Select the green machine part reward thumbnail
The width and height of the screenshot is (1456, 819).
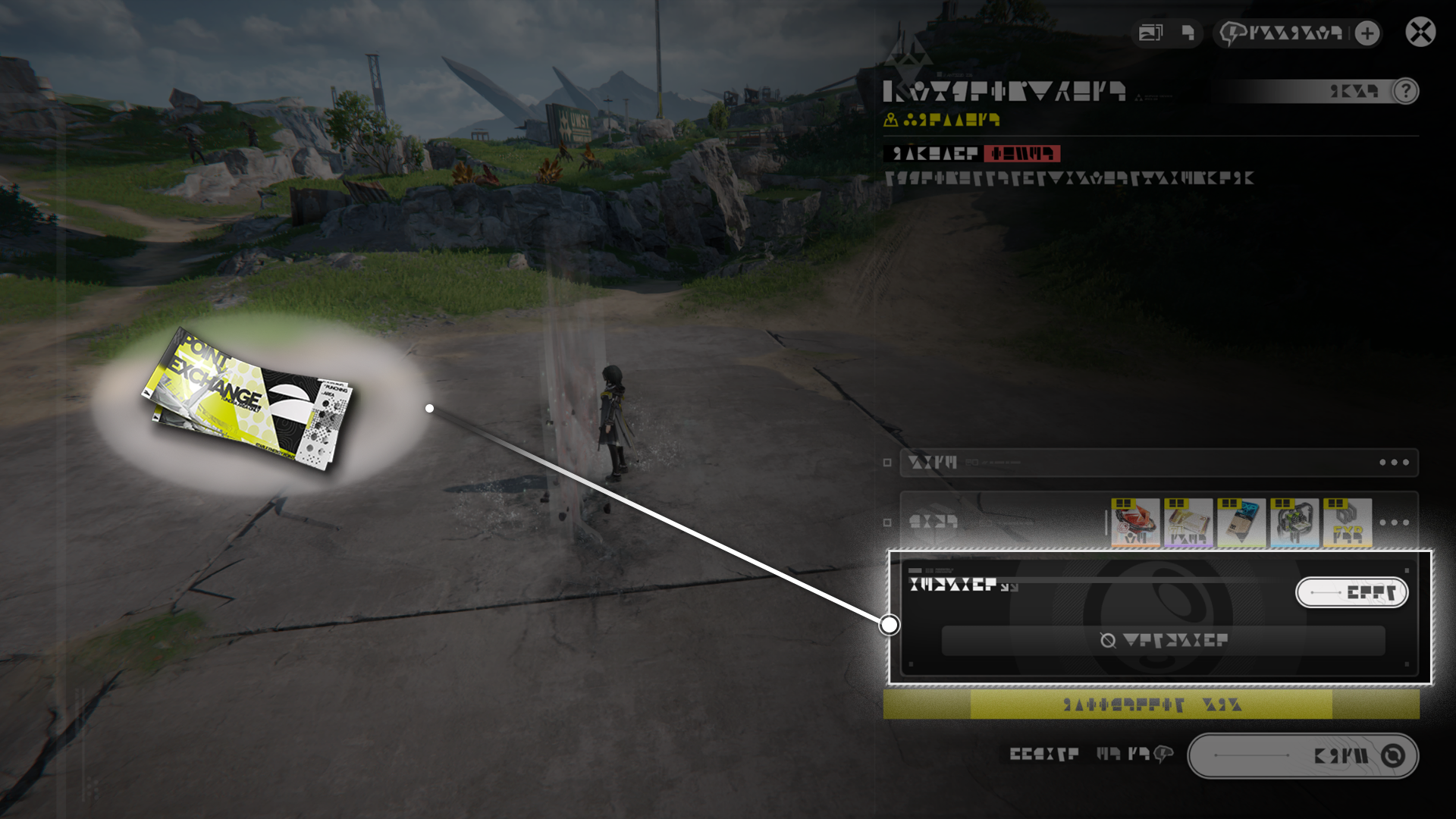[x=1294, y=522]
